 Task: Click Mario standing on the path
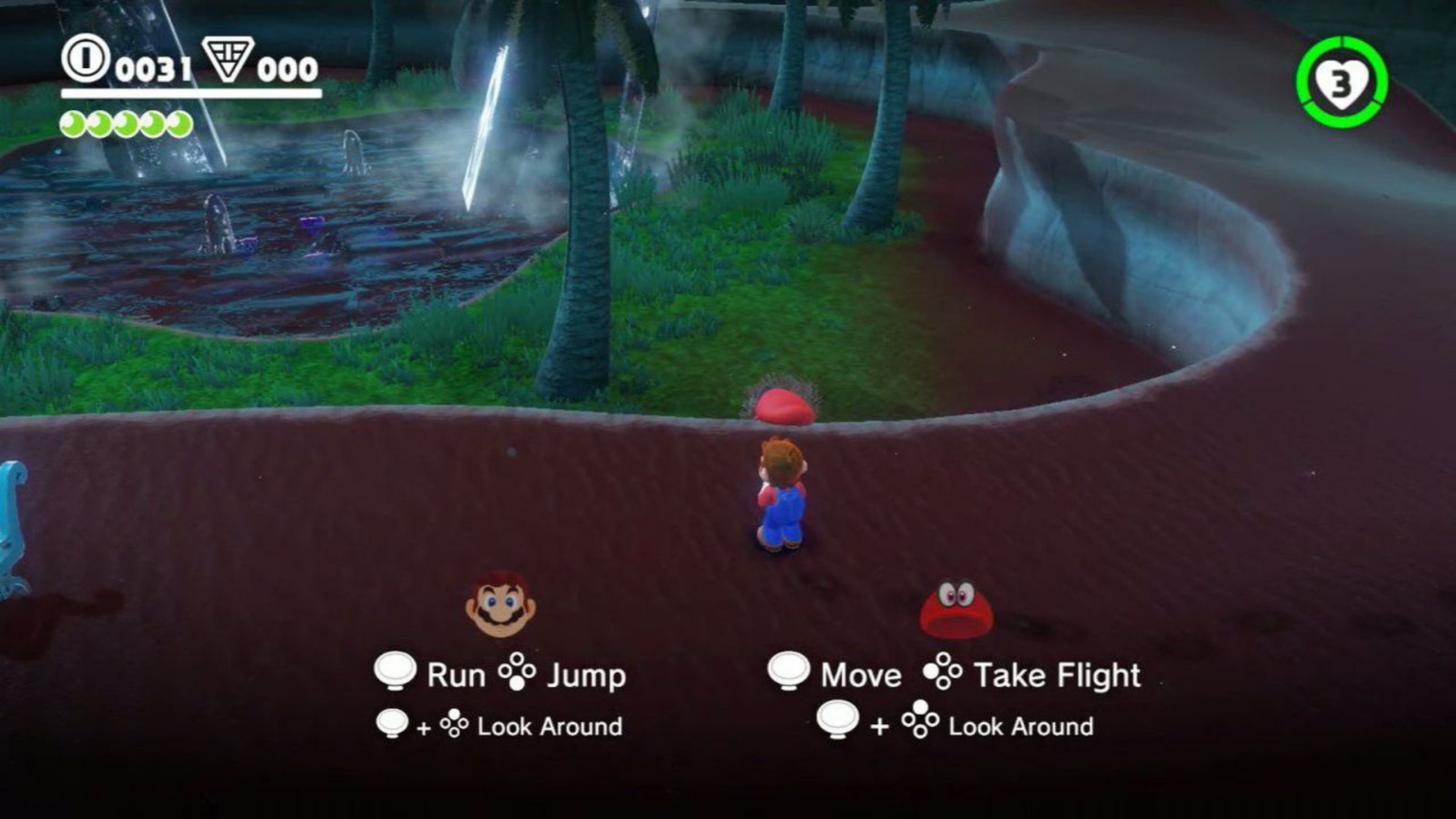(x=779, y=493)
